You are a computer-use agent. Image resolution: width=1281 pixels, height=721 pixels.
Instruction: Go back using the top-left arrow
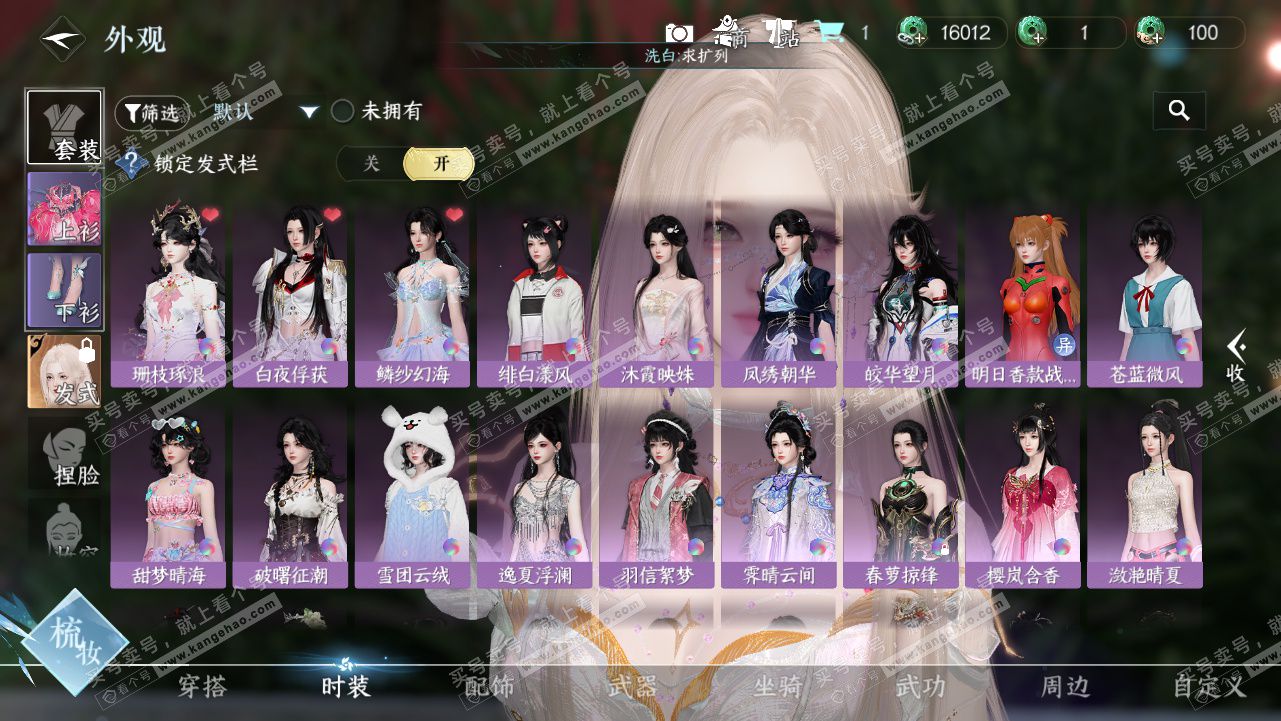(x=62, y=39)
